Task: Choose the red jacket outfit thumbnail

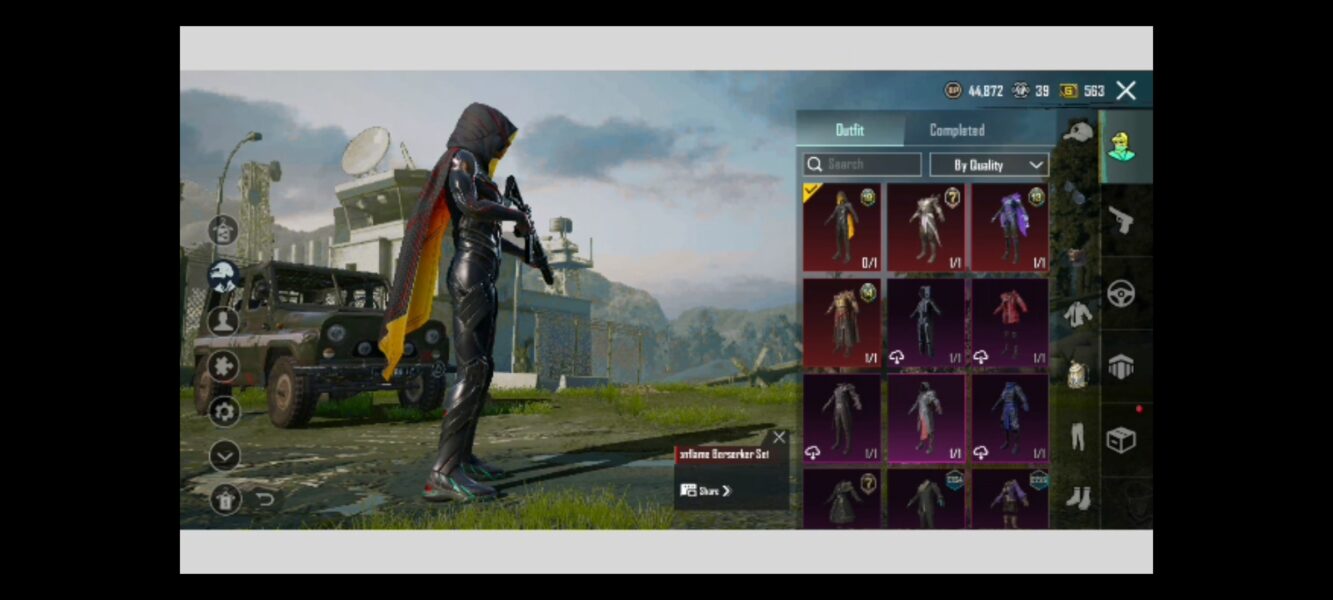Action: click(1010, 322)
